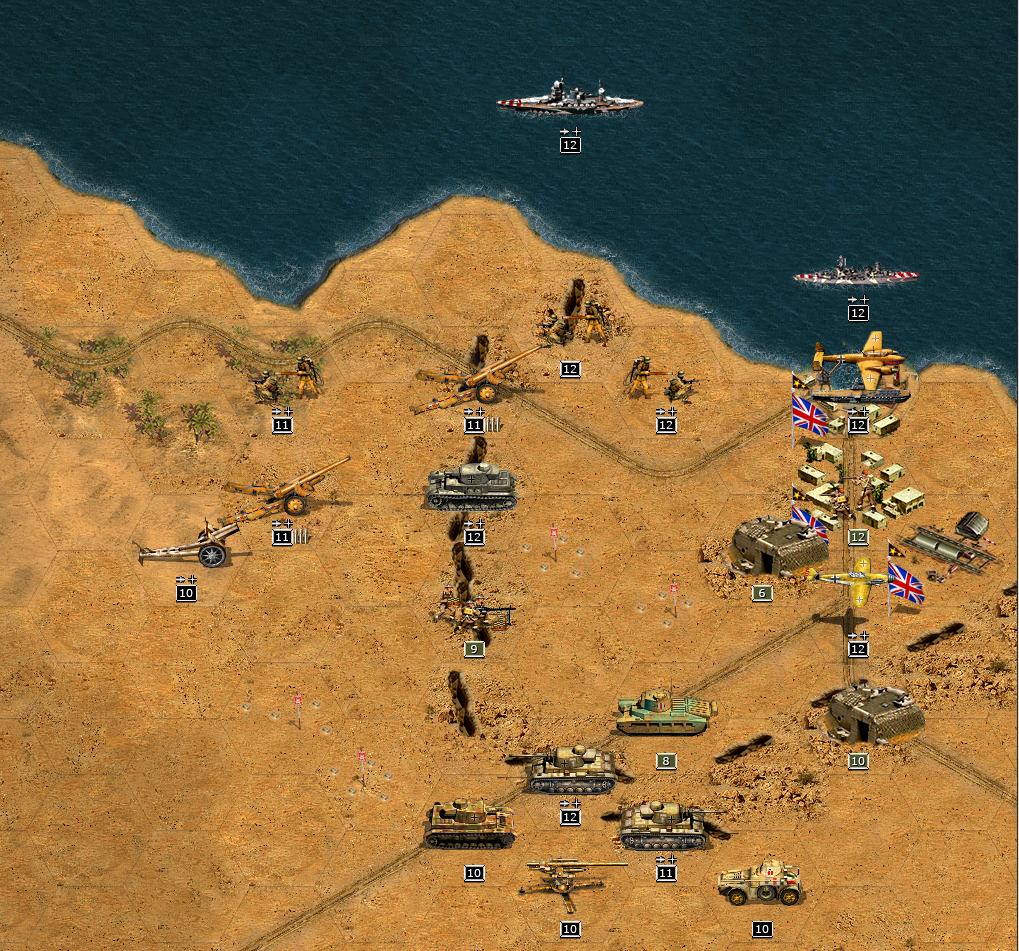Select the infantry unit with strength 11
The width and height of the screenshot is (1019, 951).
286,381
